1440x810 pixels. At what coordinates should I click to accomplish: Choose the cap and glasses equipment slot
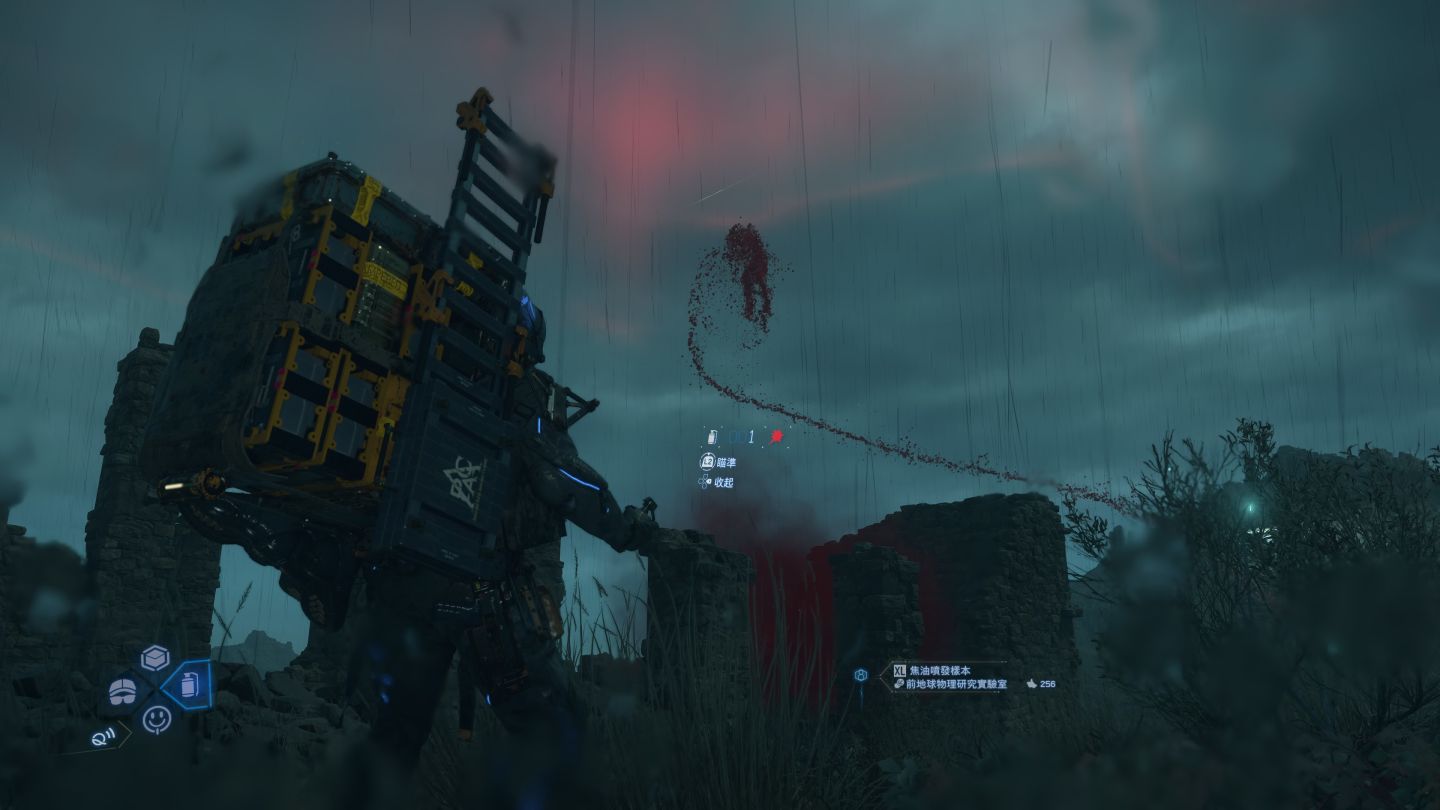click(123, 690)
